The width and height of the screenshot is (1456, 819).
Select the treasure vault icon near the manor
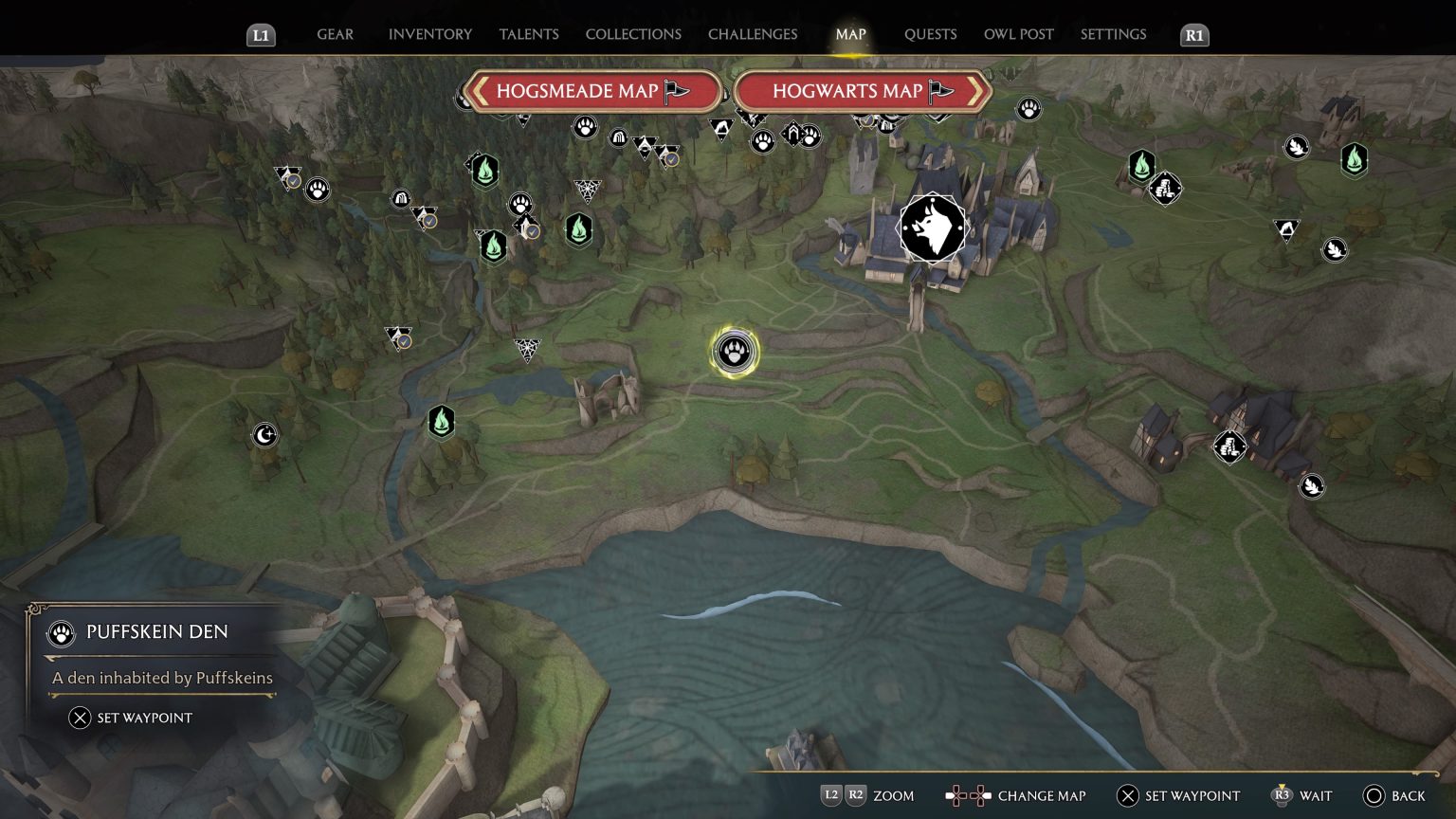(x=1229, y=445)
